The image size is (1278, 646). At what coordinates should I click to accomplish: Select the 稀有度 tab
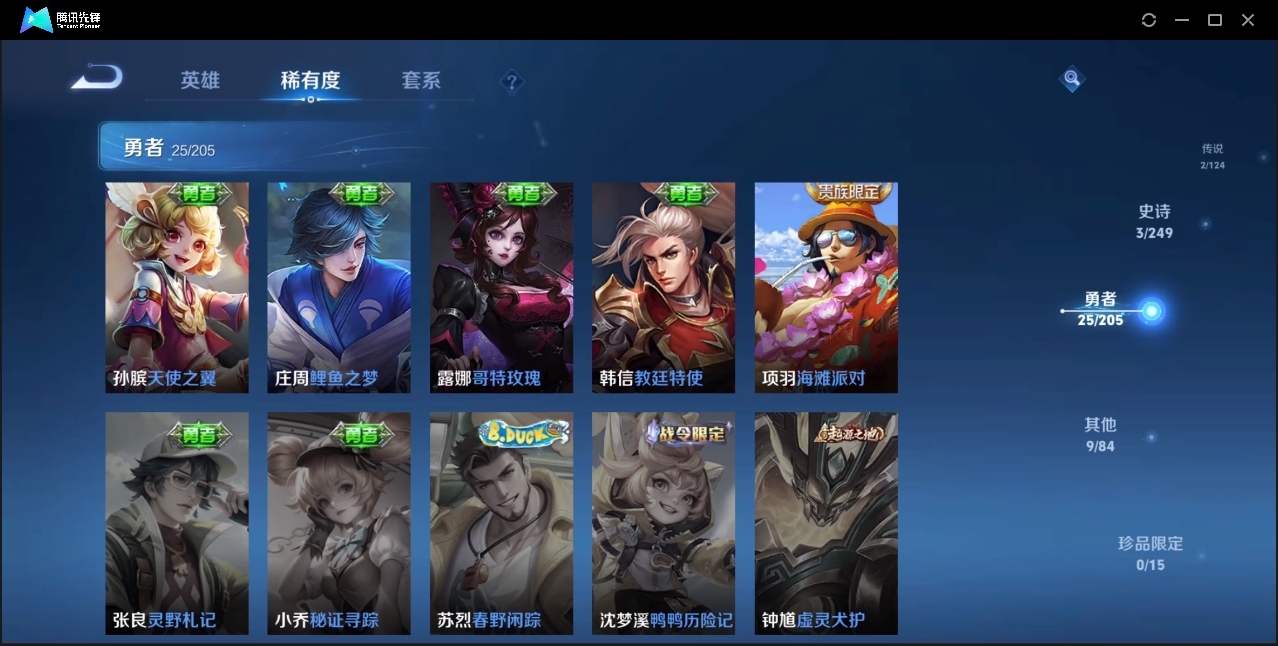pos(310,80)
